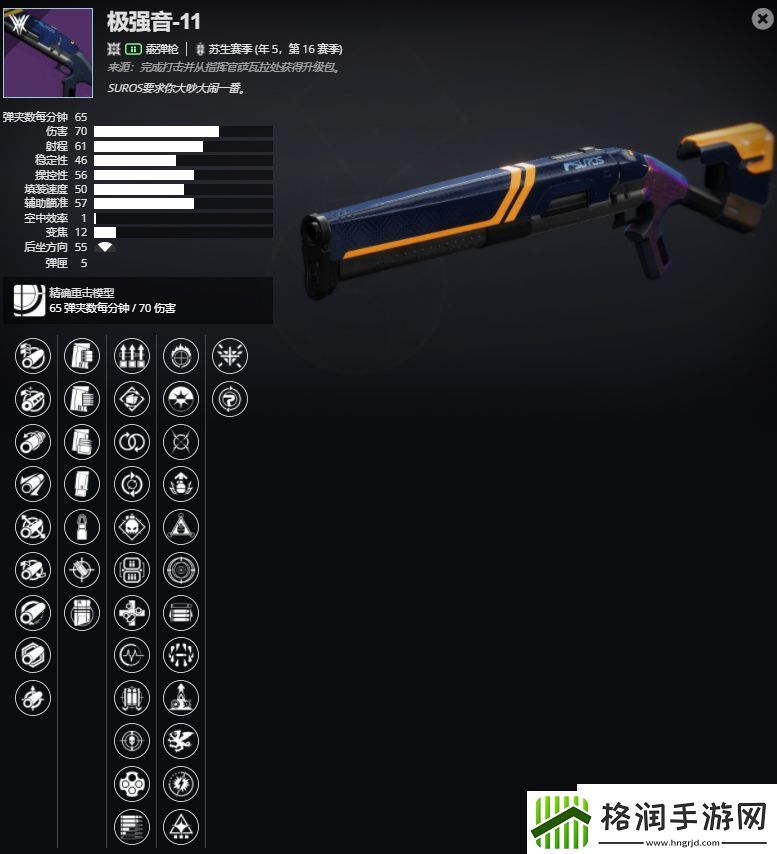Choose the four-circle cluster perk icon
Image resolution: width=777 pixels, height=854 pixels.
(132, 784)
